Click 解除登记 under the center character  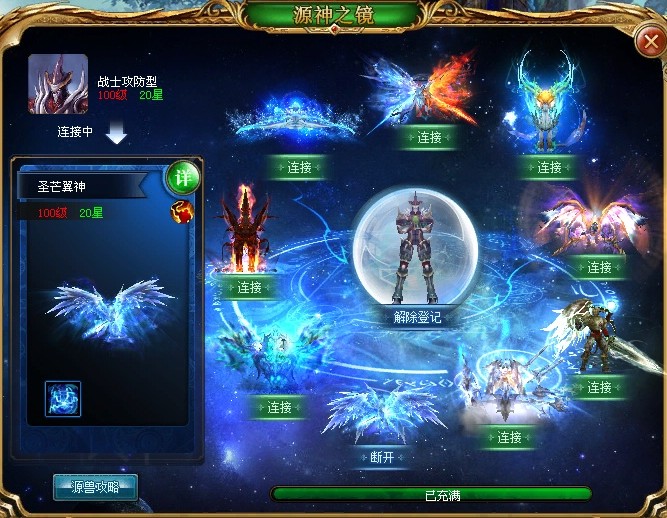coord(410,317)
